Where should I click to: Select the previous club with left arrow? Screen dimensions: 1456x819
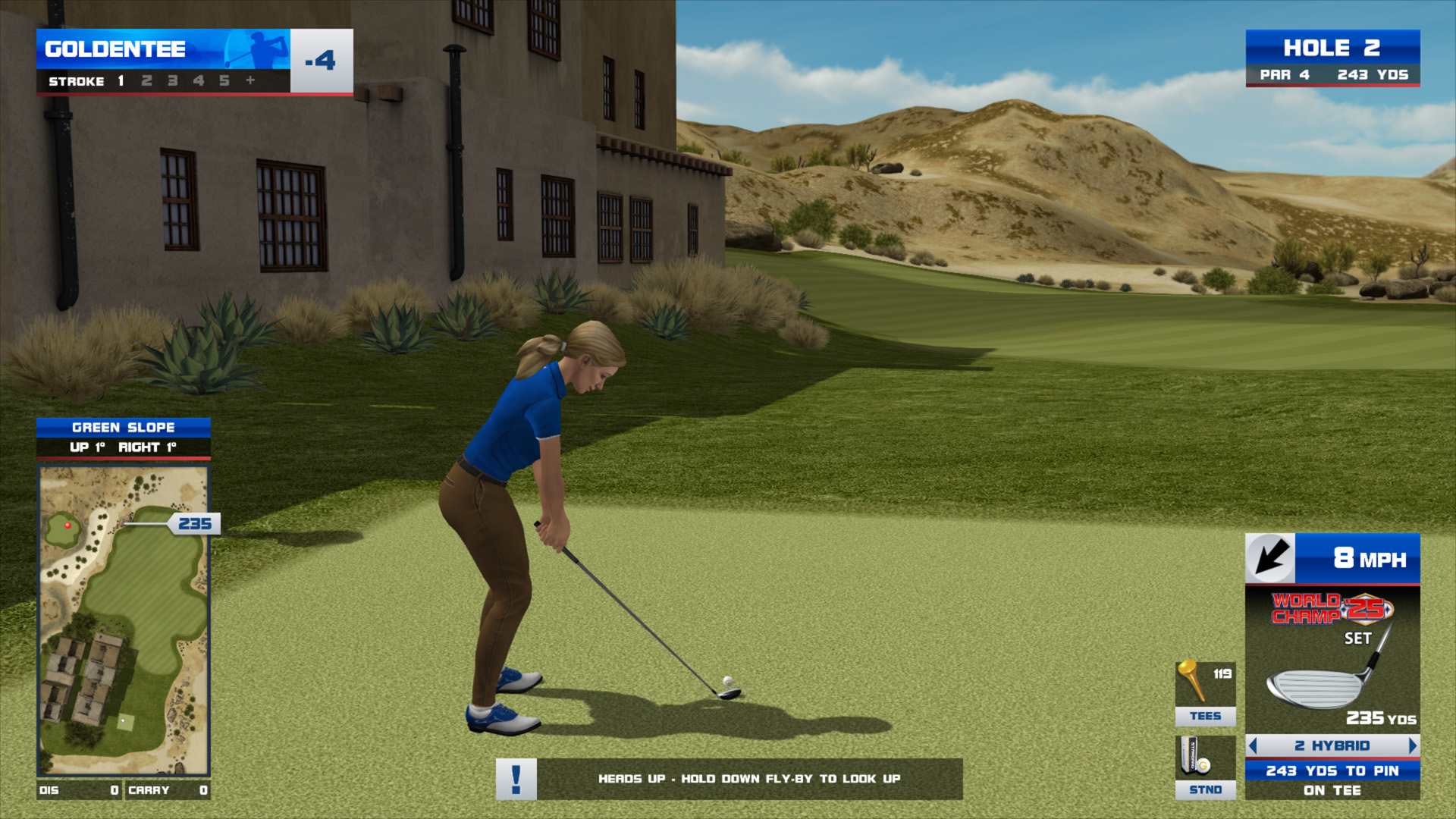tap(1253, 745)
